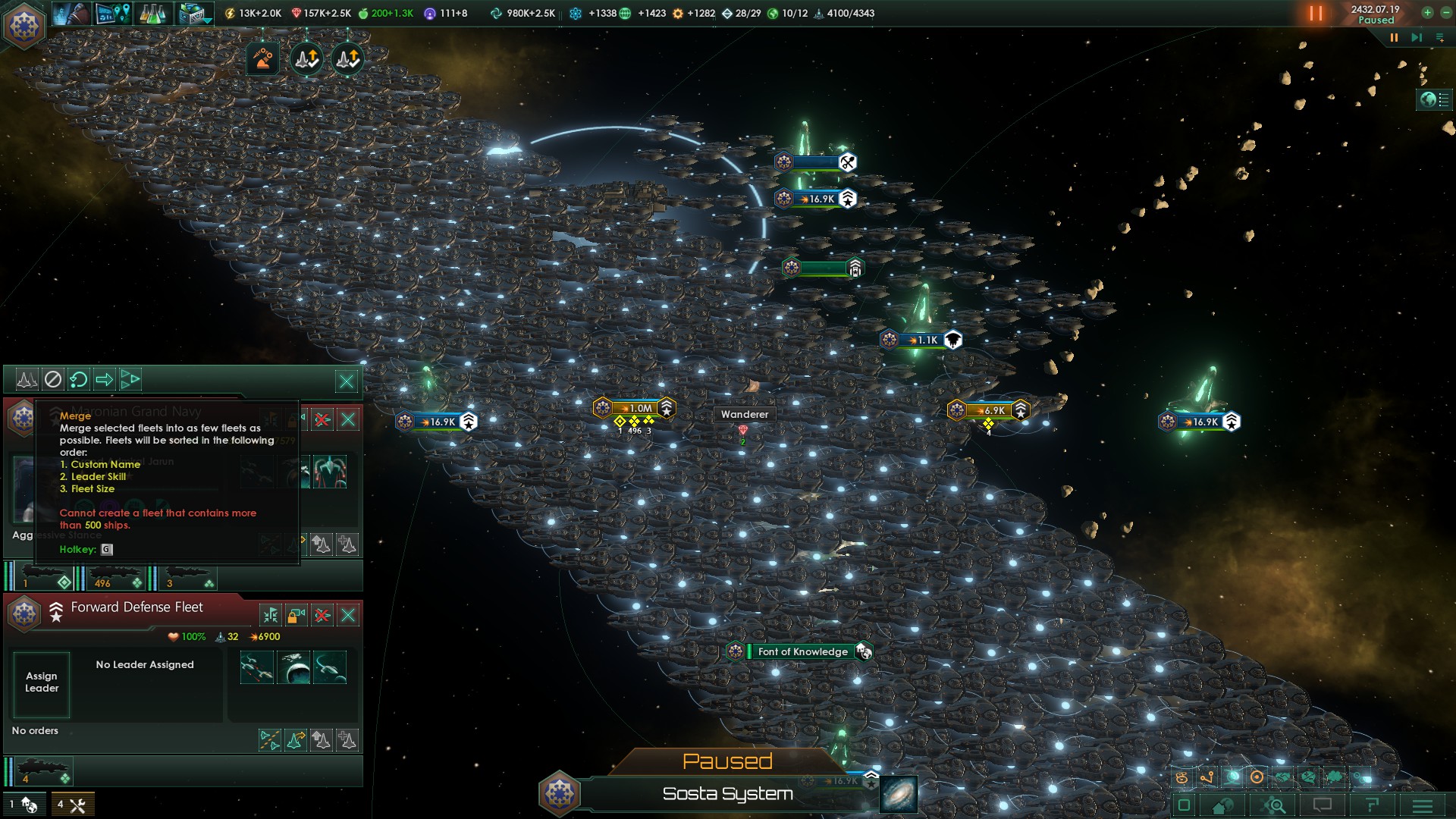Open the help question mark button
This screenshot has height=819, width=1456.
[x=1372, y=805]
